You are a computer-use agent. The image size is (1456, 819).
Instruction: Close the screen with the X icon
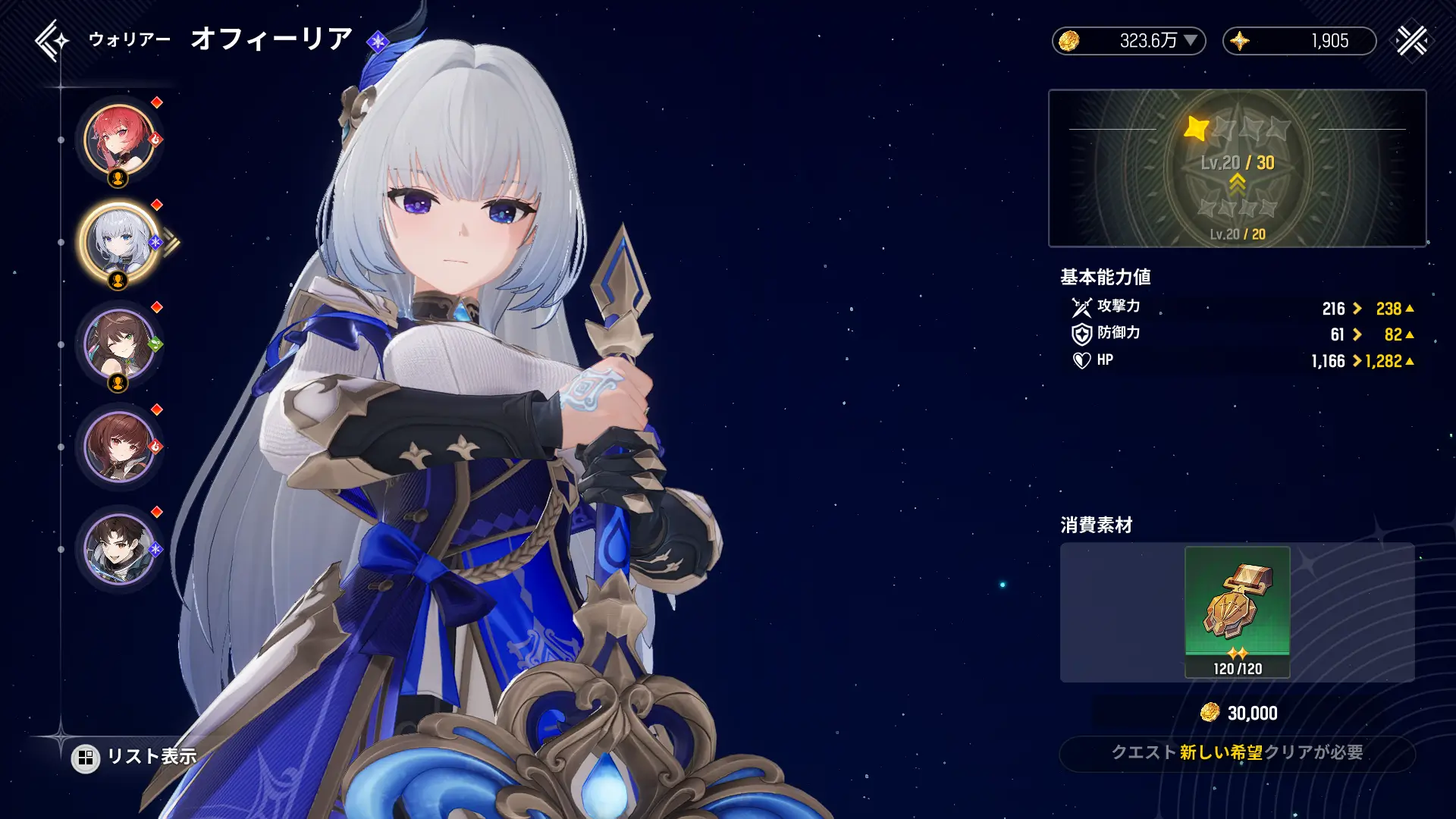point(1411,41)
